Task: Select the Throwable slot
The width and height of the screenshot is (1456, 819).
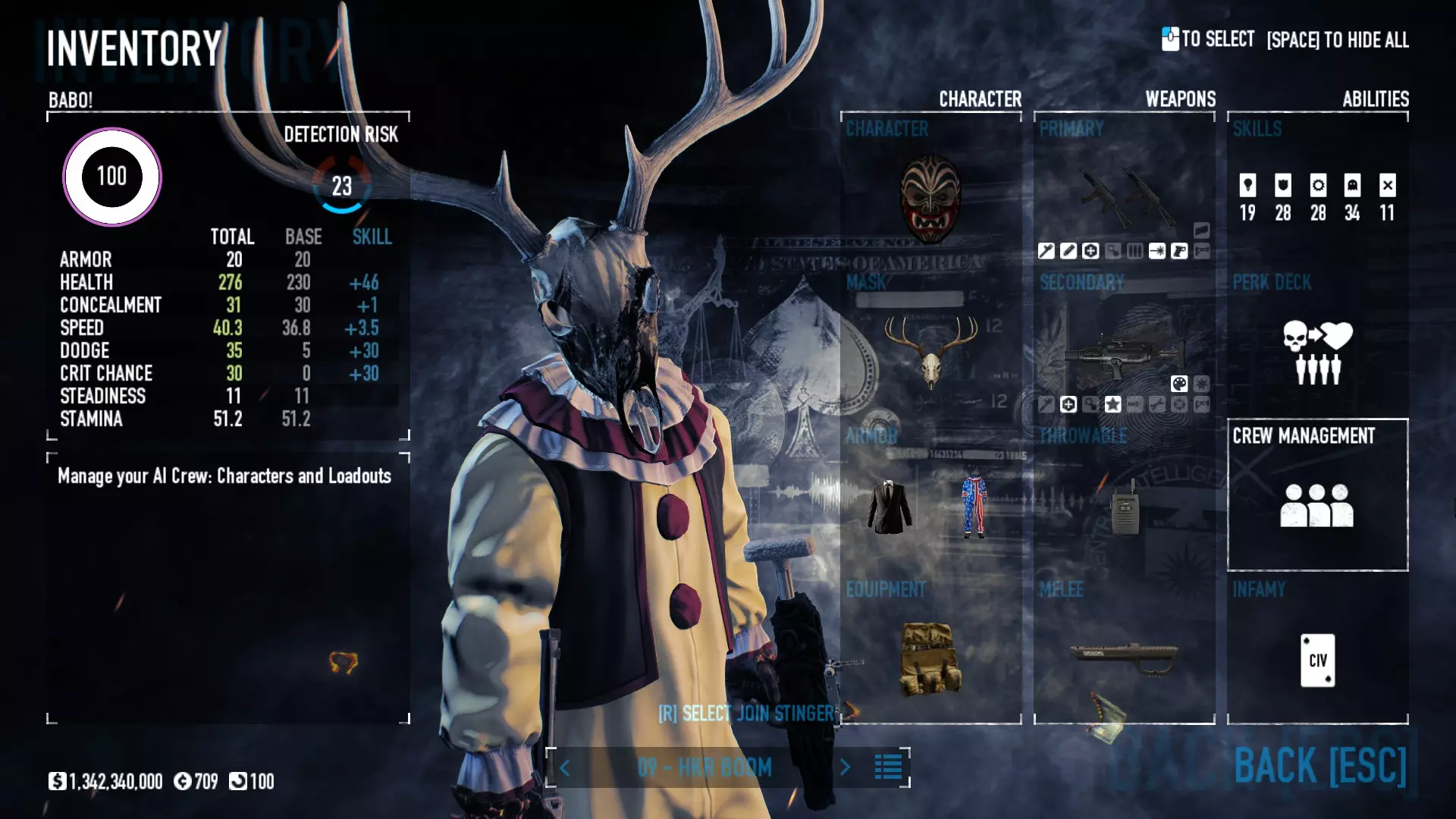Action: (1124, 507)
